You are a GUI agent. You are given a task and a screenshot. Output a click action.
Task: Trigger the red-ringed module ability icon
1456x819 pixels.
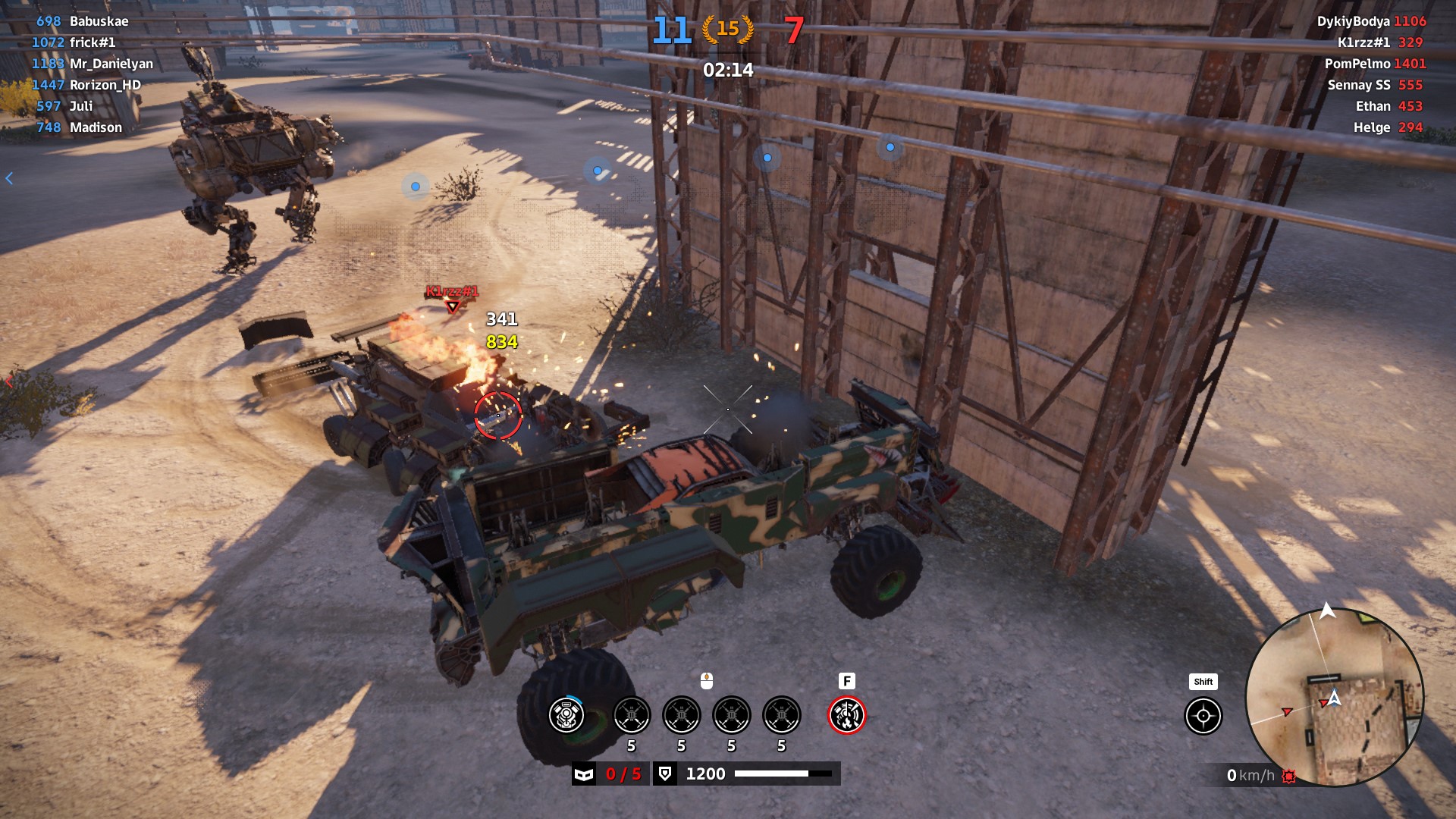[x=846, y=715]
